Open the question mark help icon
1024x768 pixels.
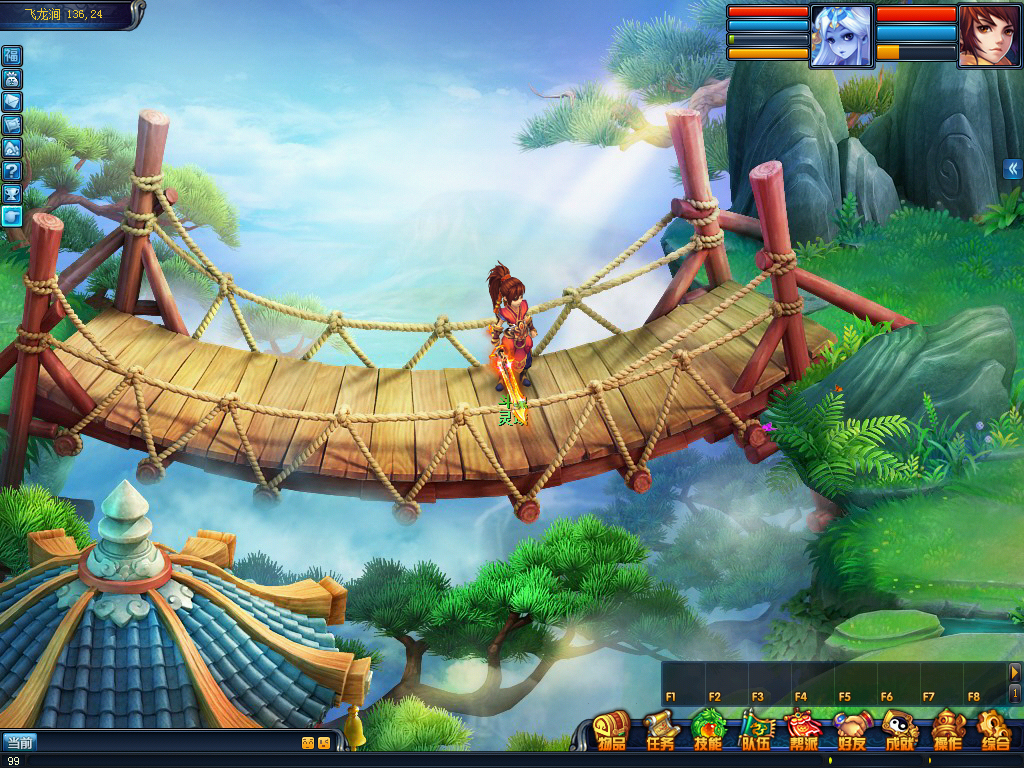12,170
